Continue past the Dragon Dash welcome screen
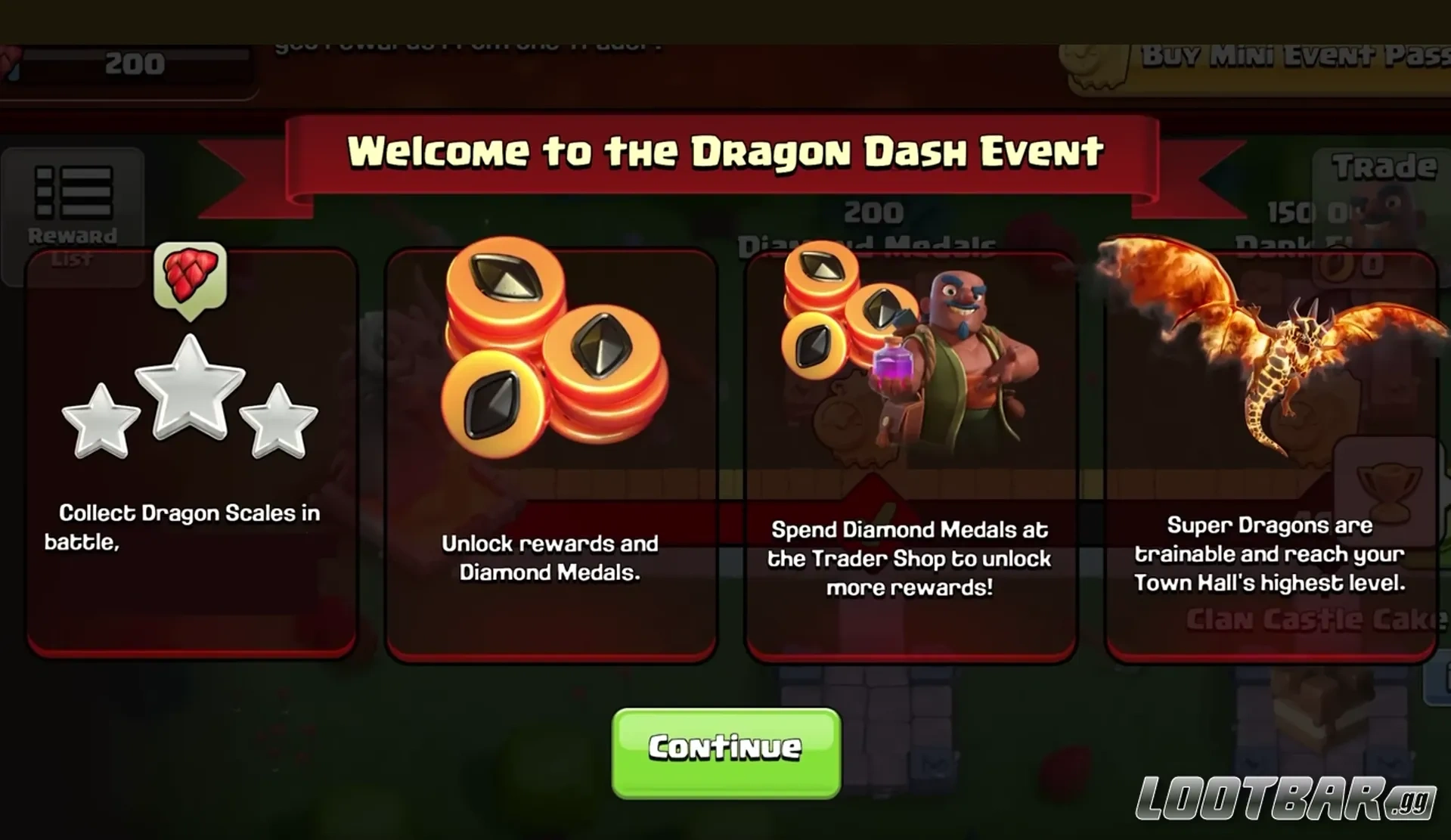This screenshot has width=1451, height=840. coord(726,752)
